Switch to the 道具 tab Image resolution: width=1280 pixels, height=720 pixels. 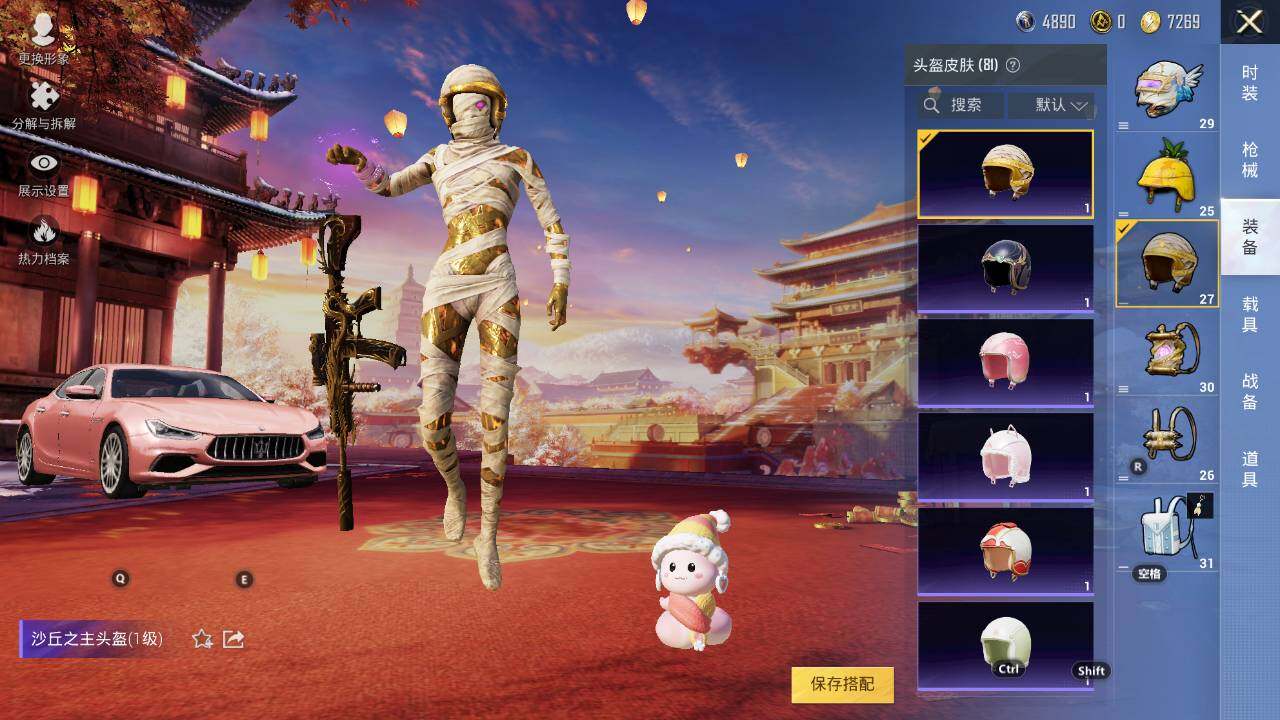coord(1249,469)
